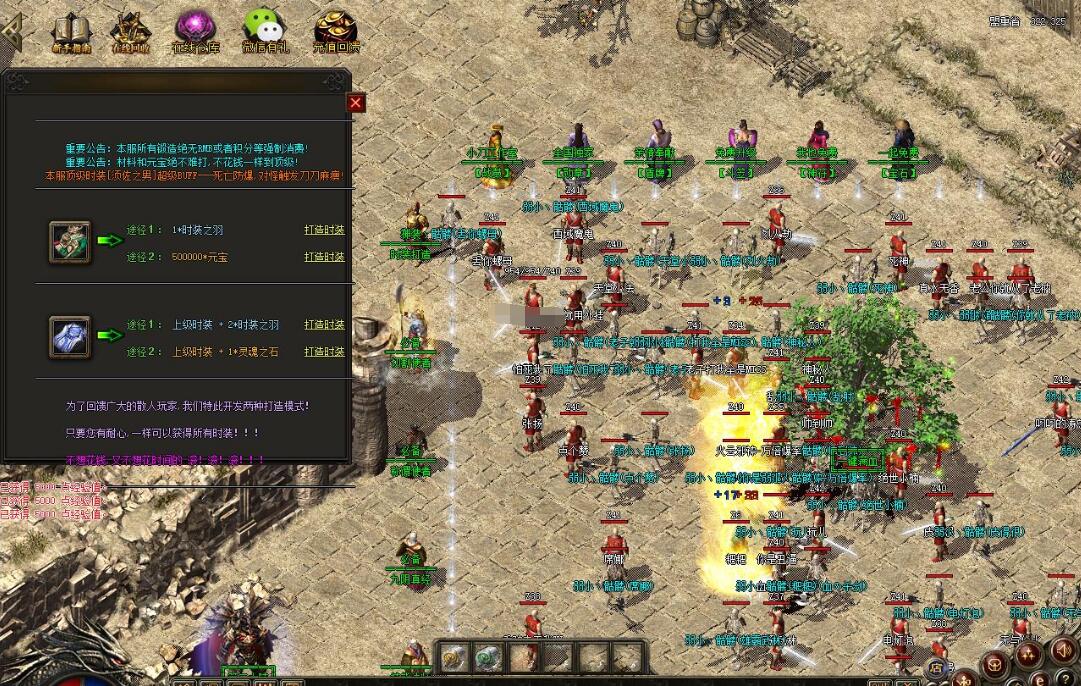Open the 元宝回馈 ingot rebate icon
The height and width of the screenshot is (686, 1081).
point(336,31)
